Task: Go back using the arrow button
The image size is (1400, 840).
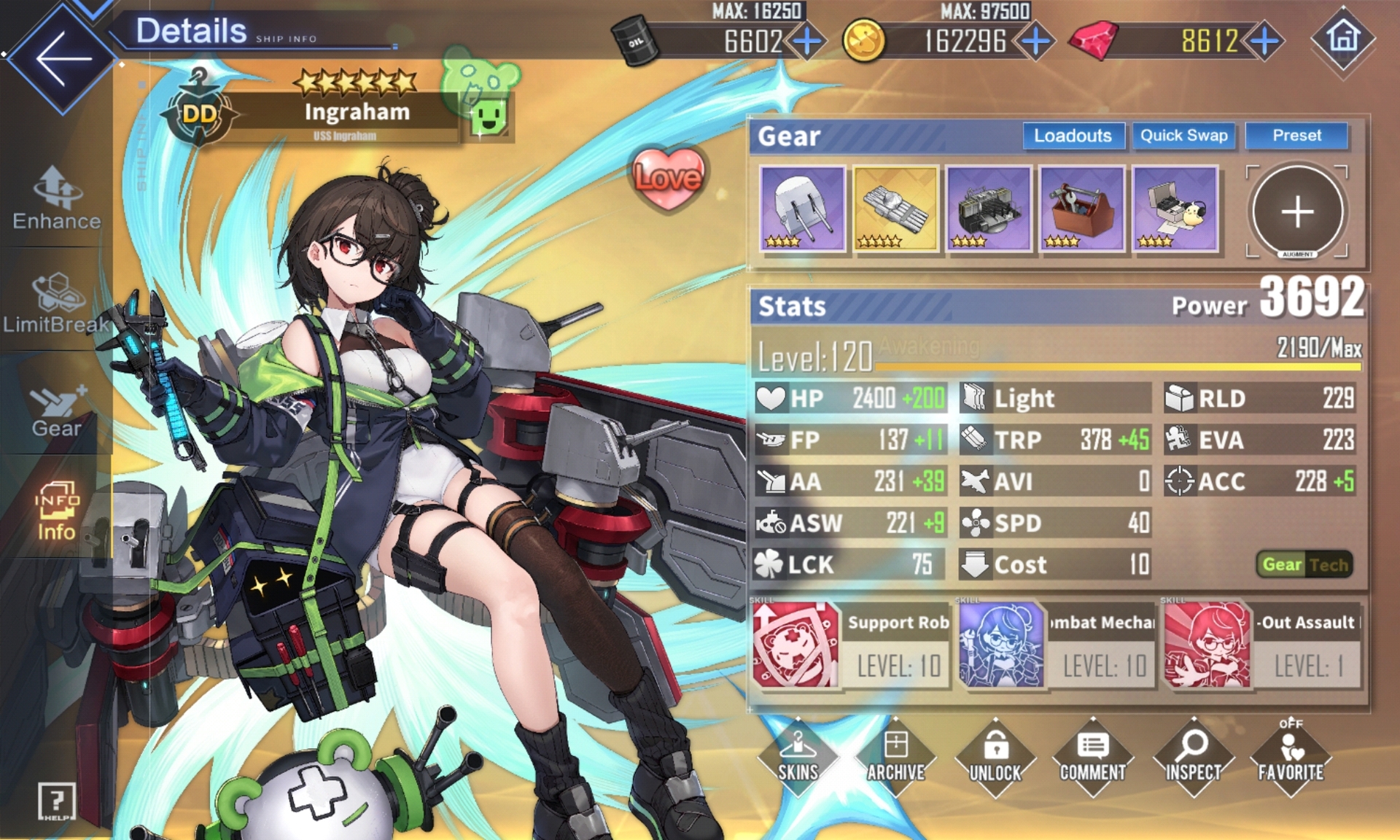Action: 61,58
